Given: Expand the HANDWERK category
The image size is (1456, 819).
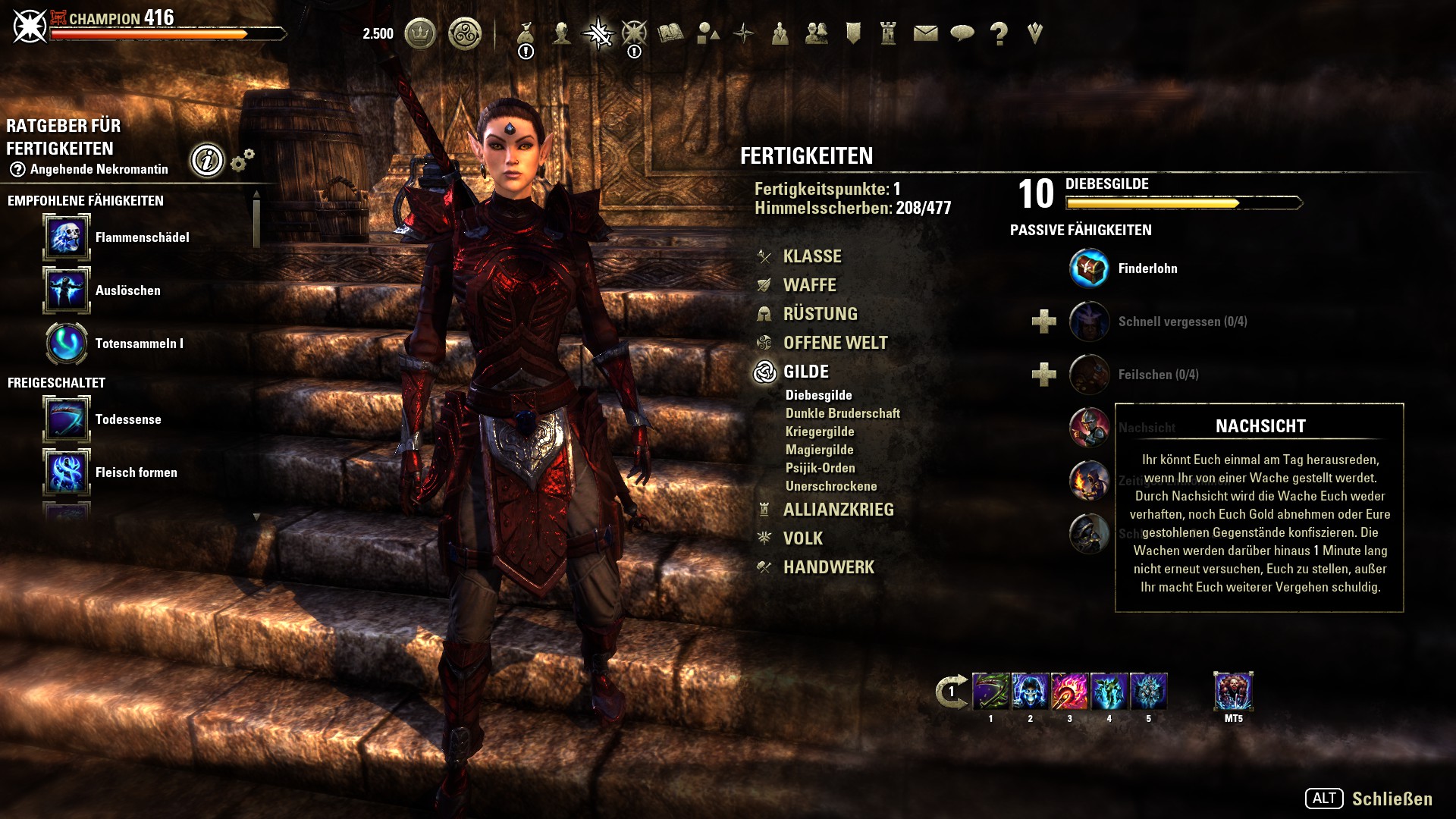Looking at the screenshot, I should tap(828, 567).
